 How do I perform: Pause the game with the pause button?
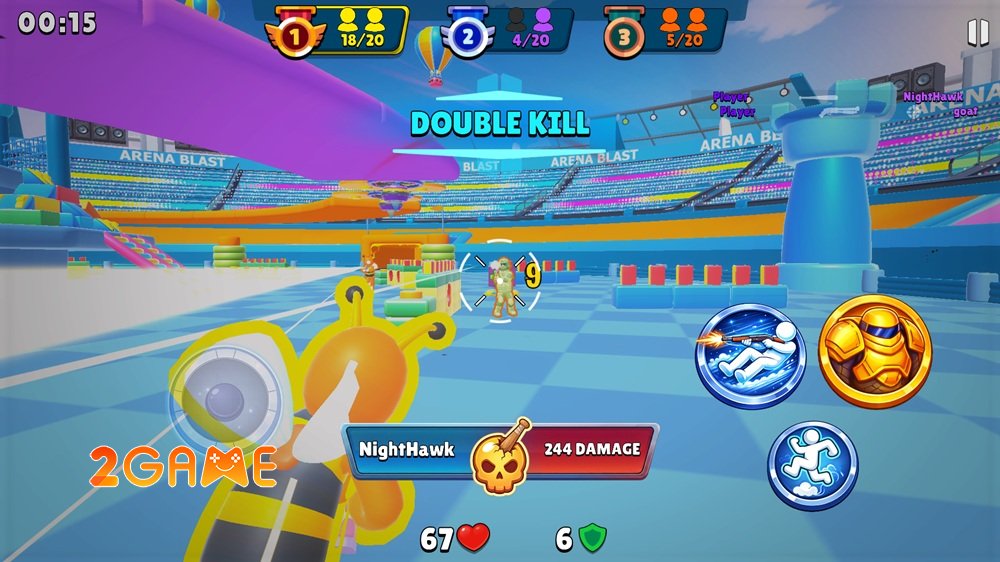pyautogui.click(x=976, y=32)
